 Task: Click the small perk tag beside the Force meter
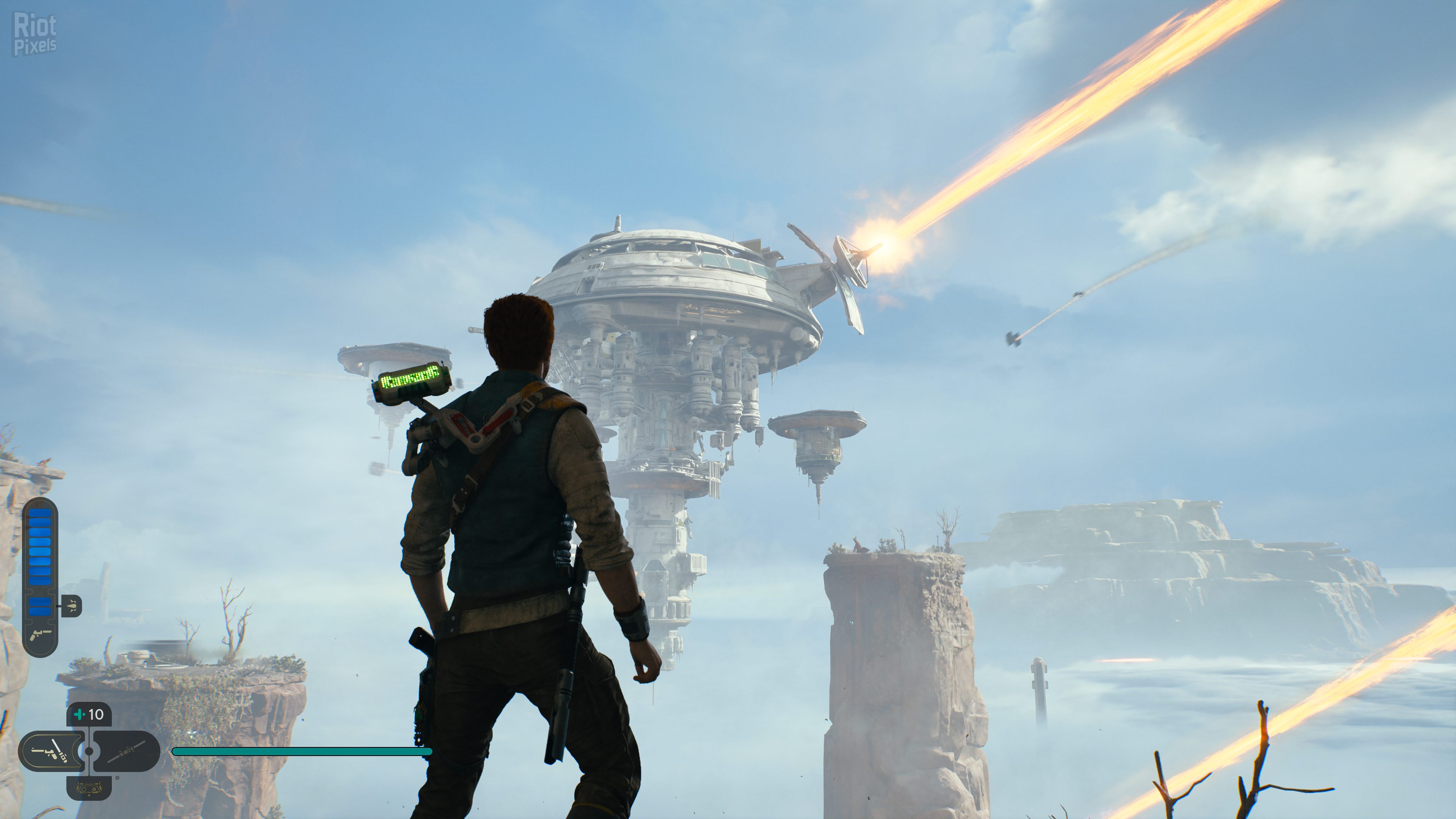[x=72, y=606]
